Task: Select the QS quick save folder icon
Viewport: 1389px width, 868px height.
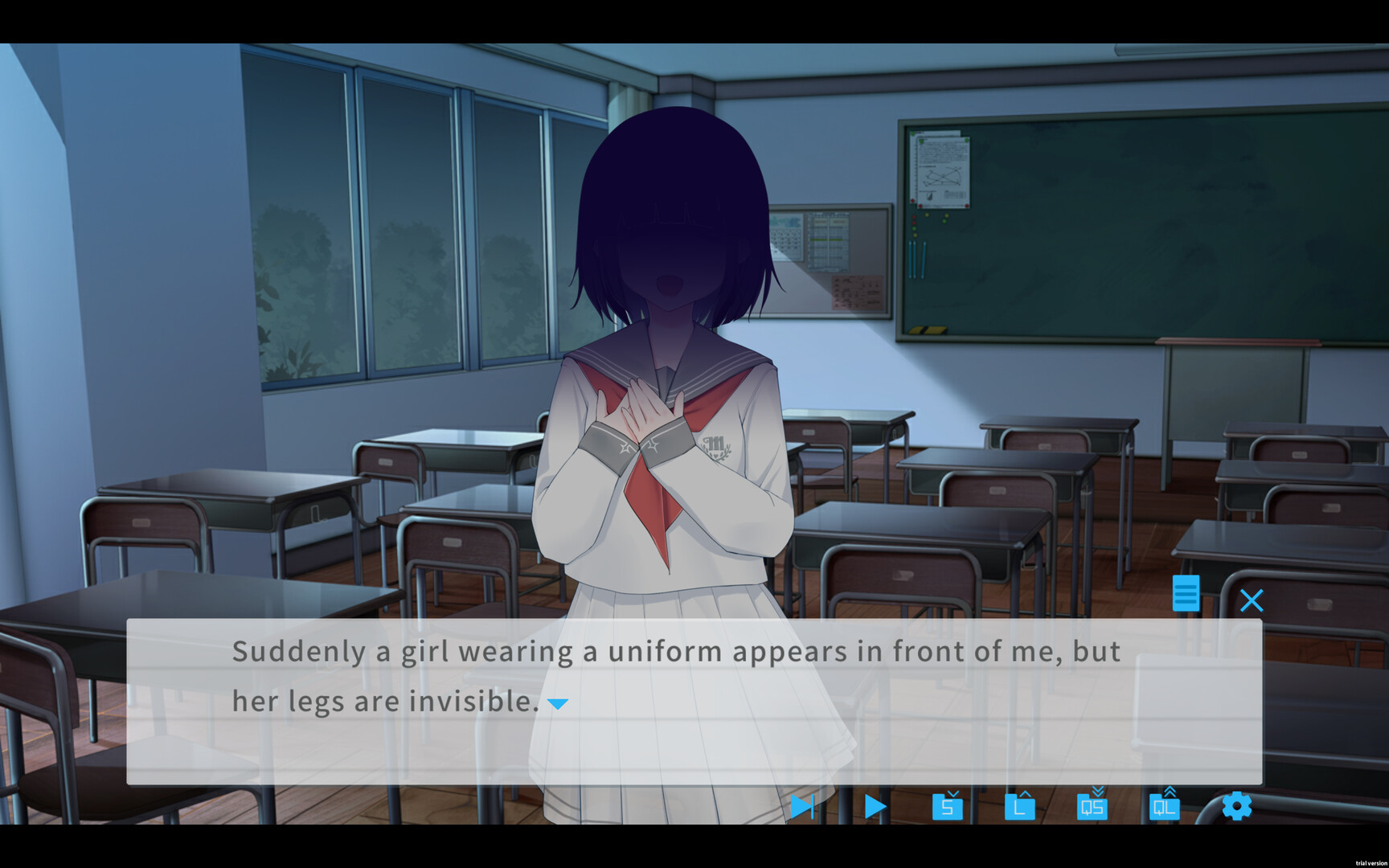Action: click(x=1091, y=808)
